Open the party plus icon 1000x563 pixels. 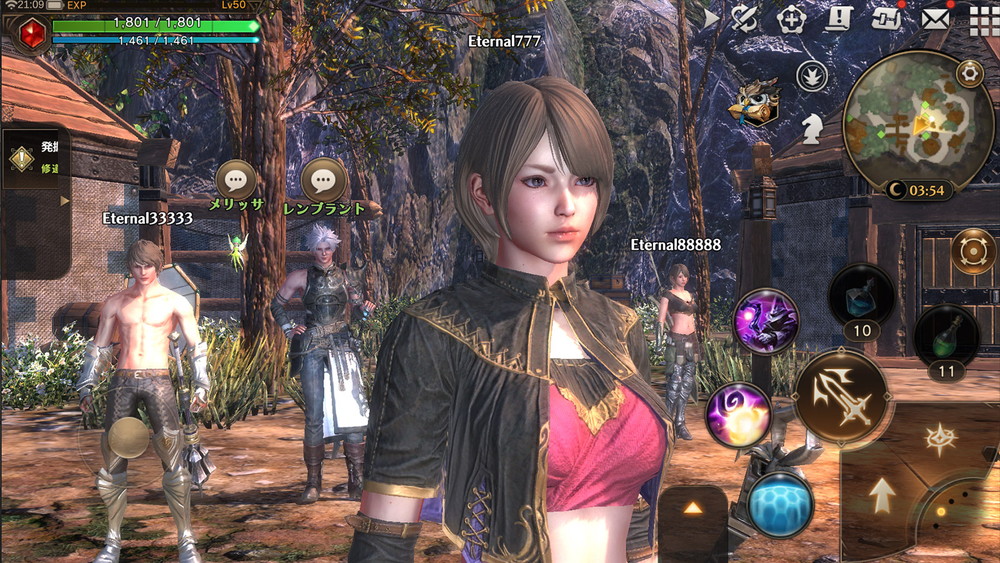click(790, 18)
